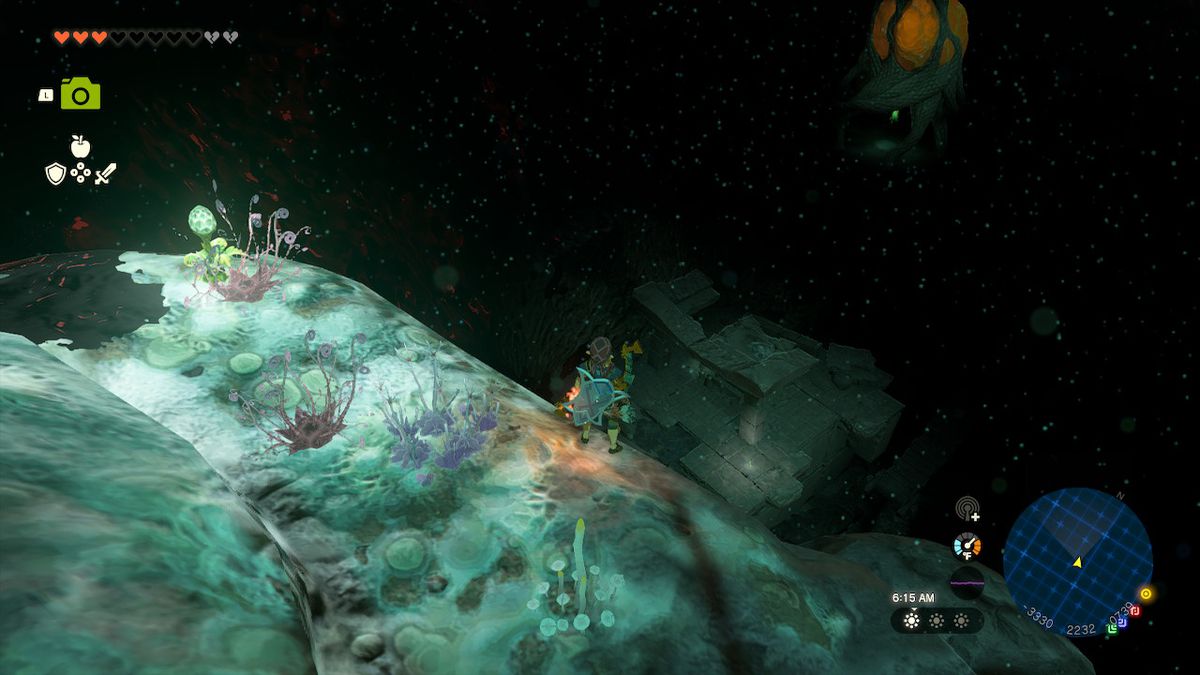Screen dimensions: 1200x675
Task: Select the shield quick-swap icon
Action: point(56,174)
